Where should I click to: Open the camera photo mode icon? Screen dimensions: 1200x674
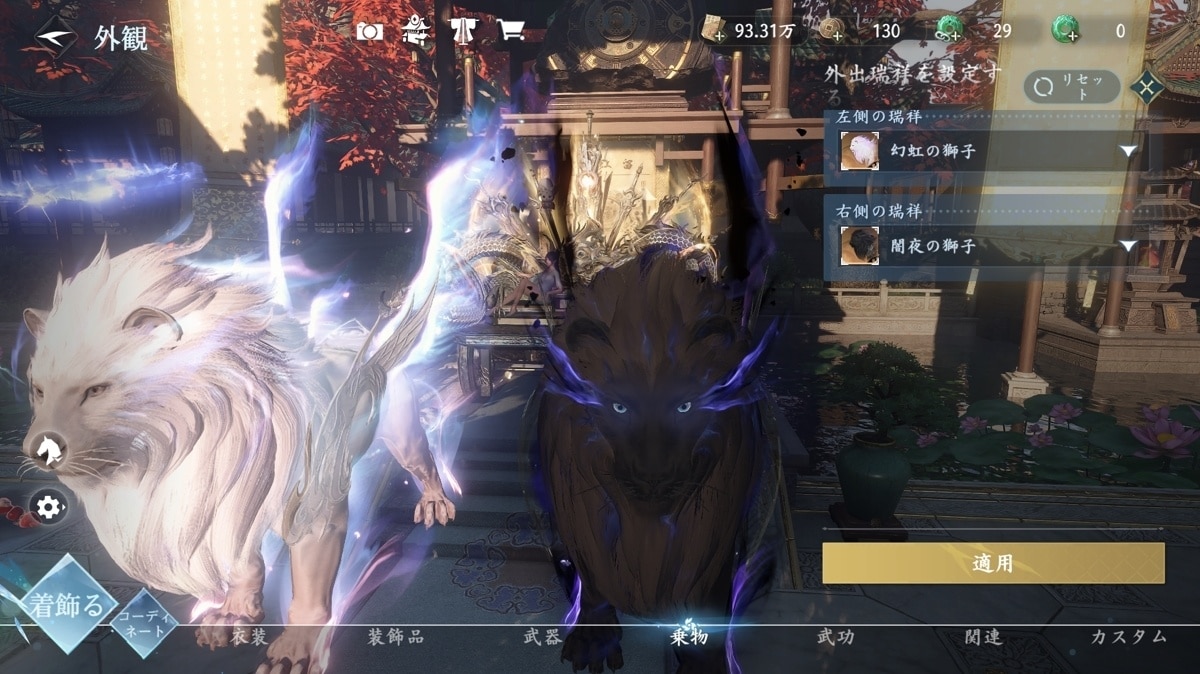click(370, 31)
